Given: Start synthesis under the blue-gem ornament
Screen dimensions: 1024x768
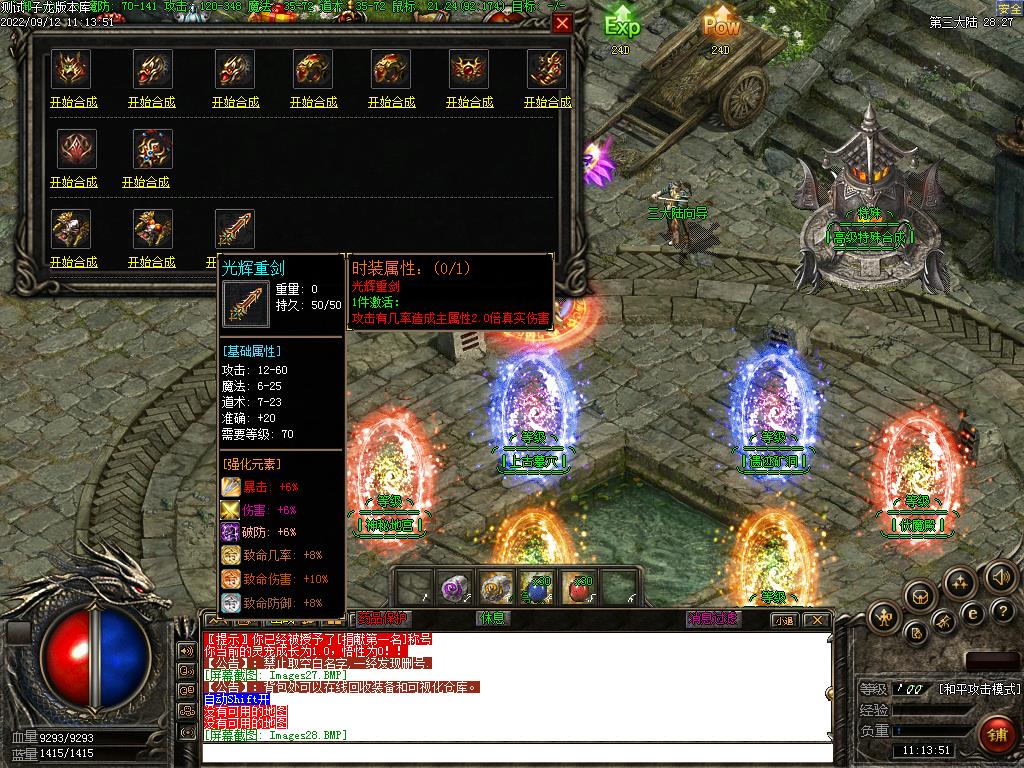Looking at the screenshot, I should [x=146, y=182].
